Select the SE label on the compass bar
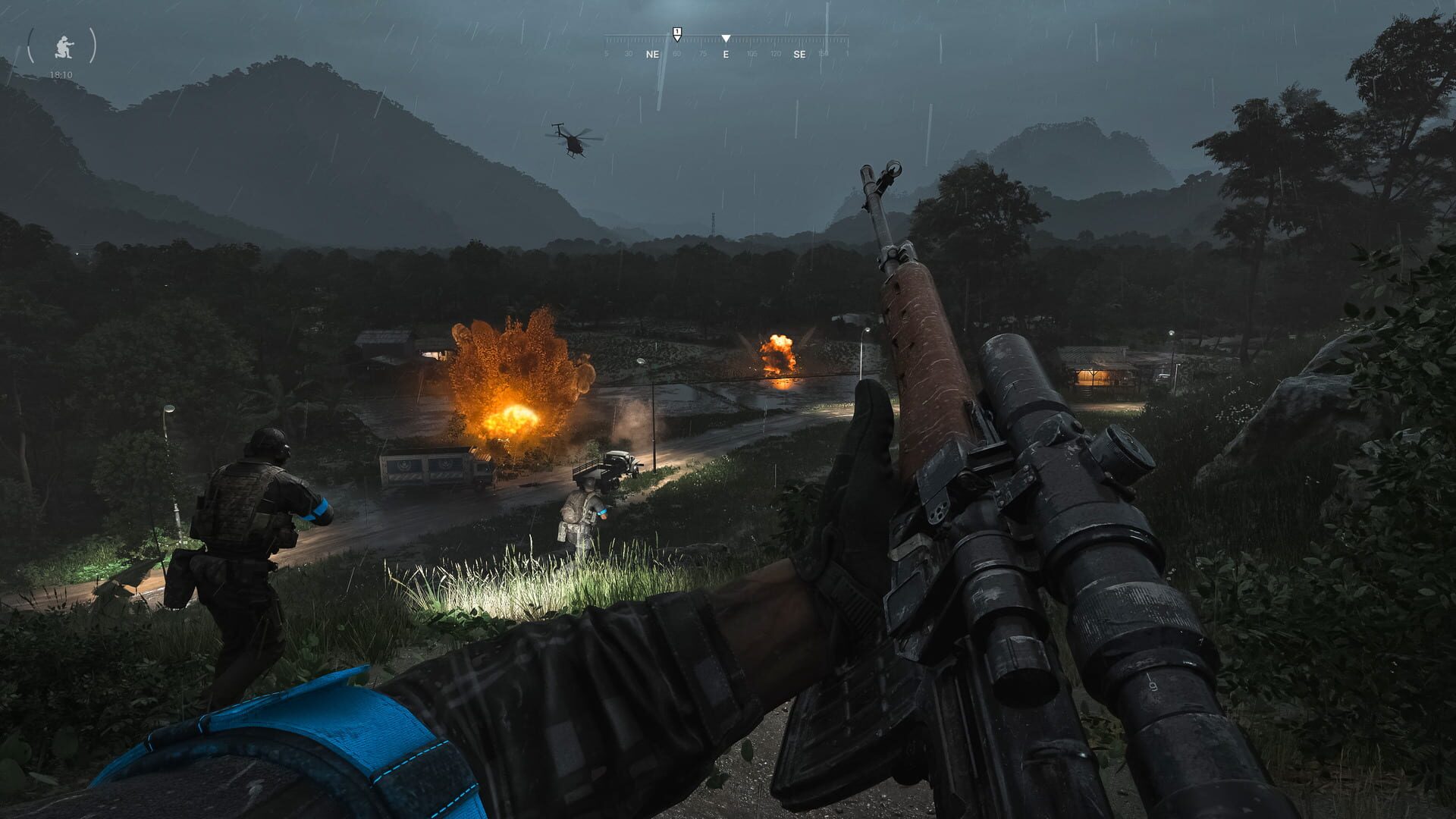The image size is (1456, 819). (x=800, y=54)
